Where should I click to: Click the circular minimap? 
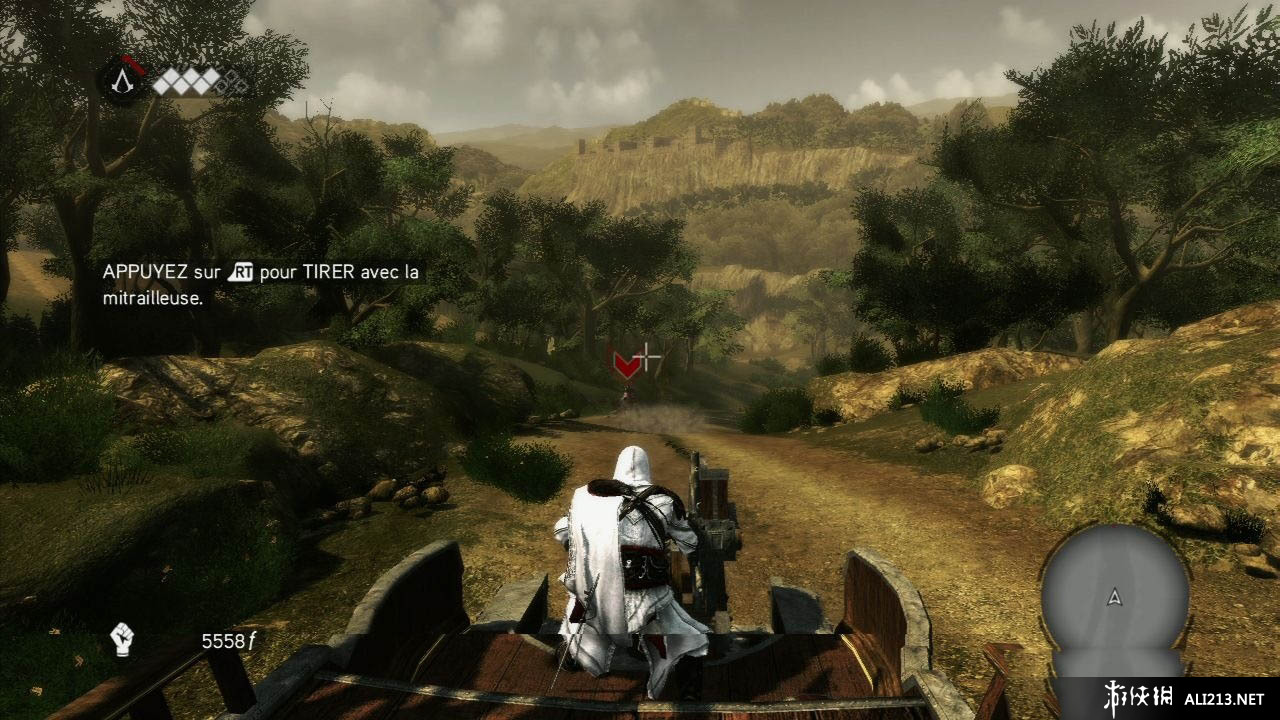tap(1114, 598)
